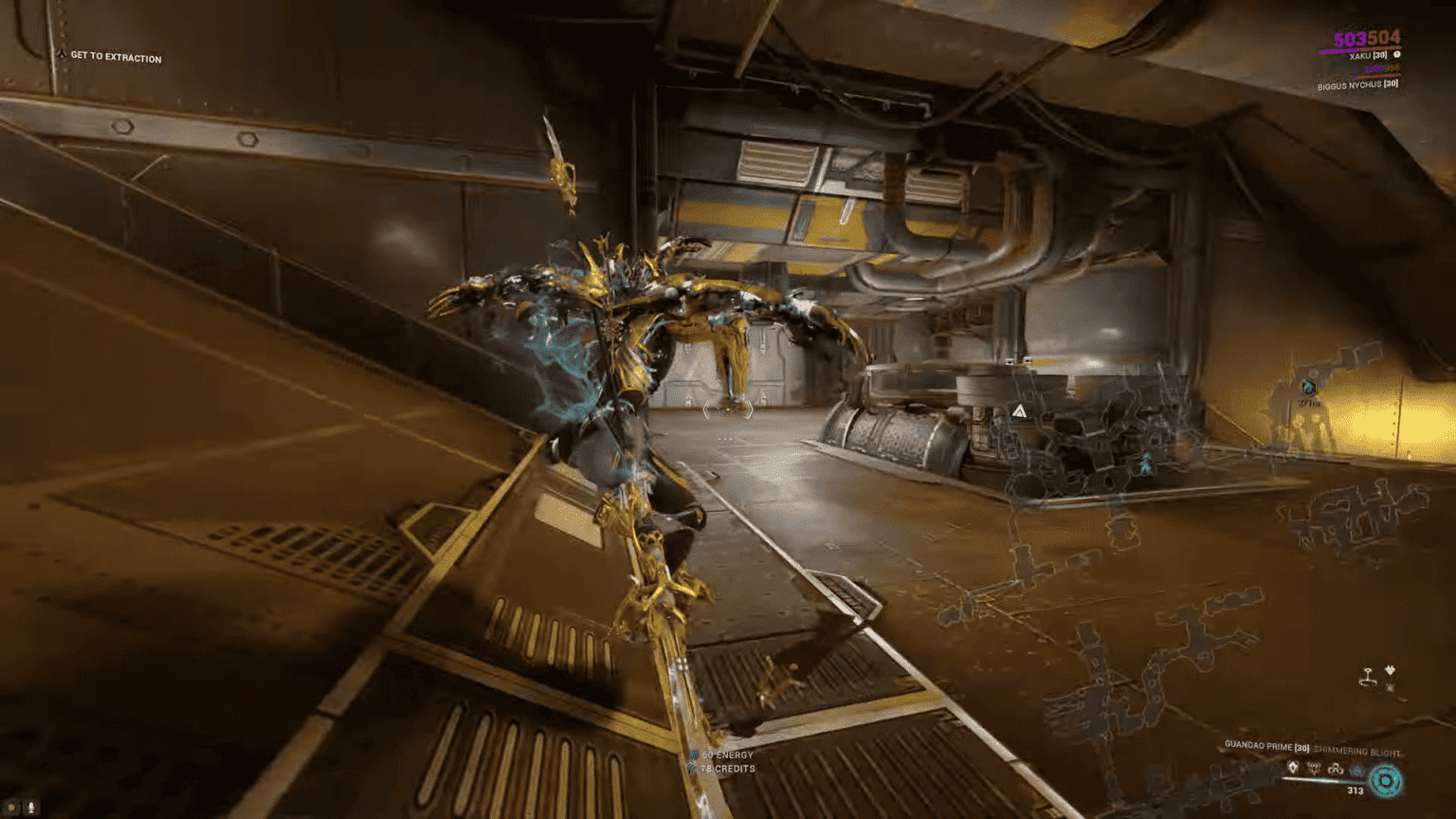Click the white host indicator dot beside XAKU
The image size is (1456, 819).
tap(1396, 55)
